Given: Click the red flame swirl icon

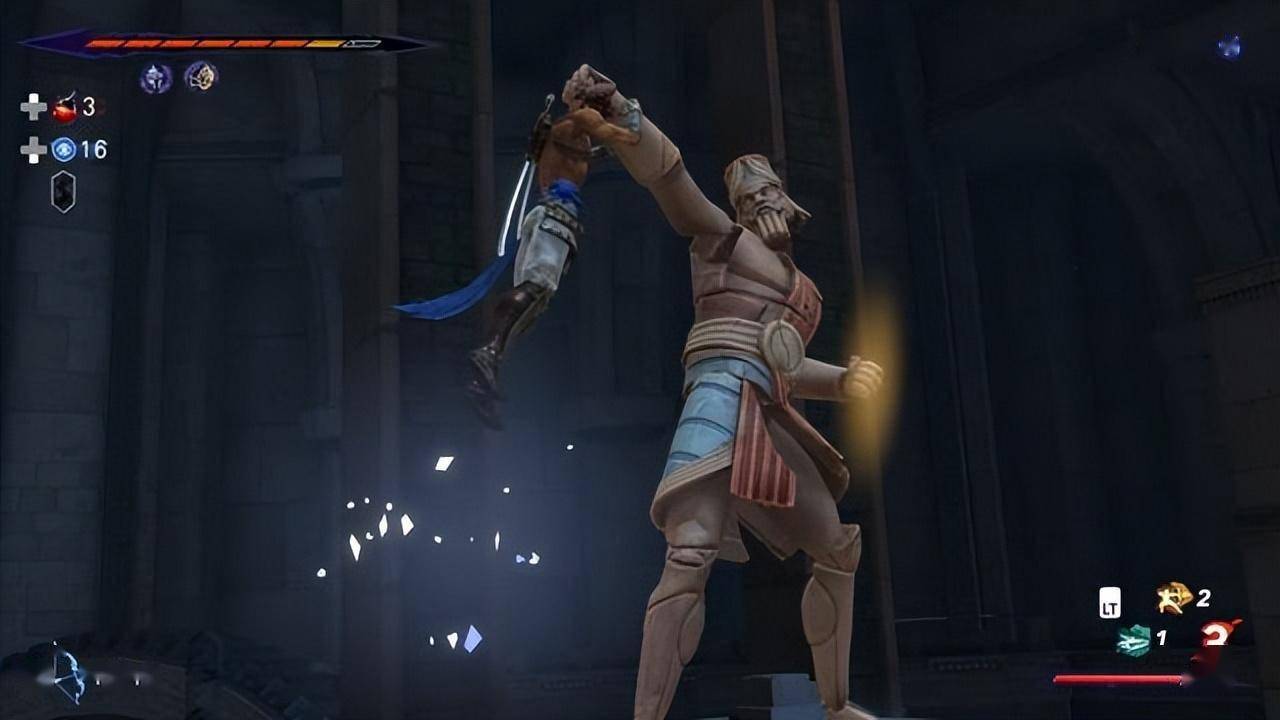Looking at the screenshot, I should (1219, 636).
